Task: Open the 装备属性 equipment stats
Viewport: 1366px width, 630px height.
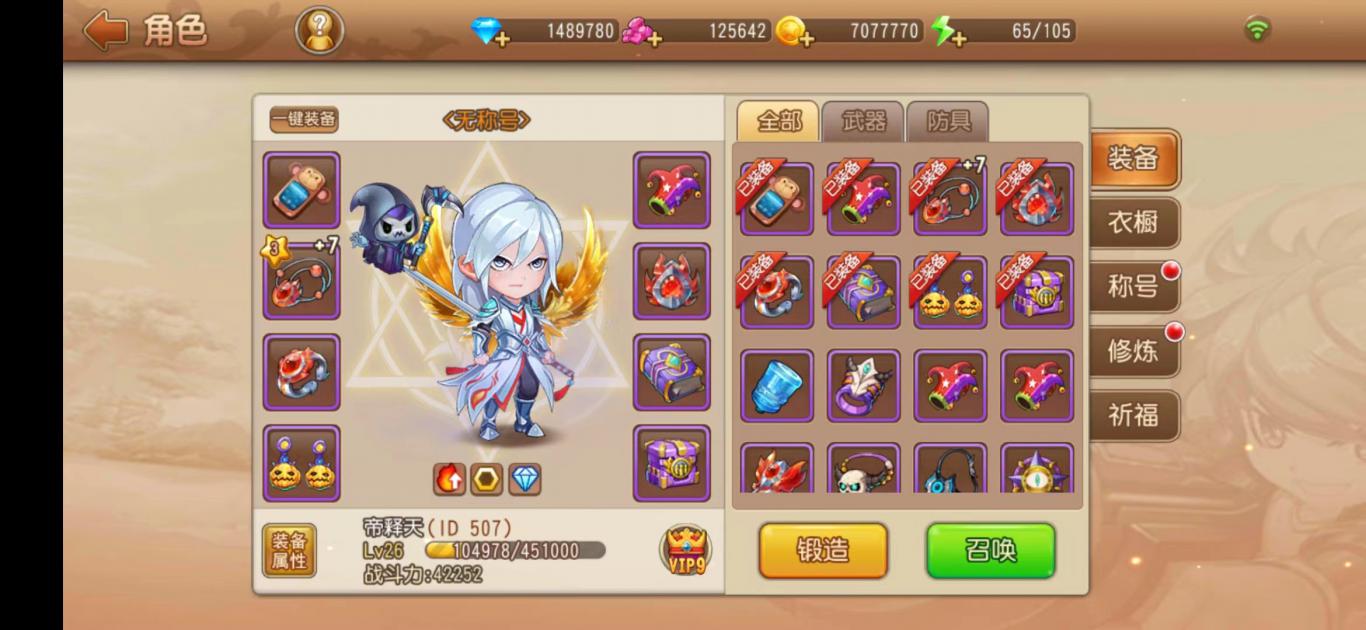Action: (x=289, y=550)
